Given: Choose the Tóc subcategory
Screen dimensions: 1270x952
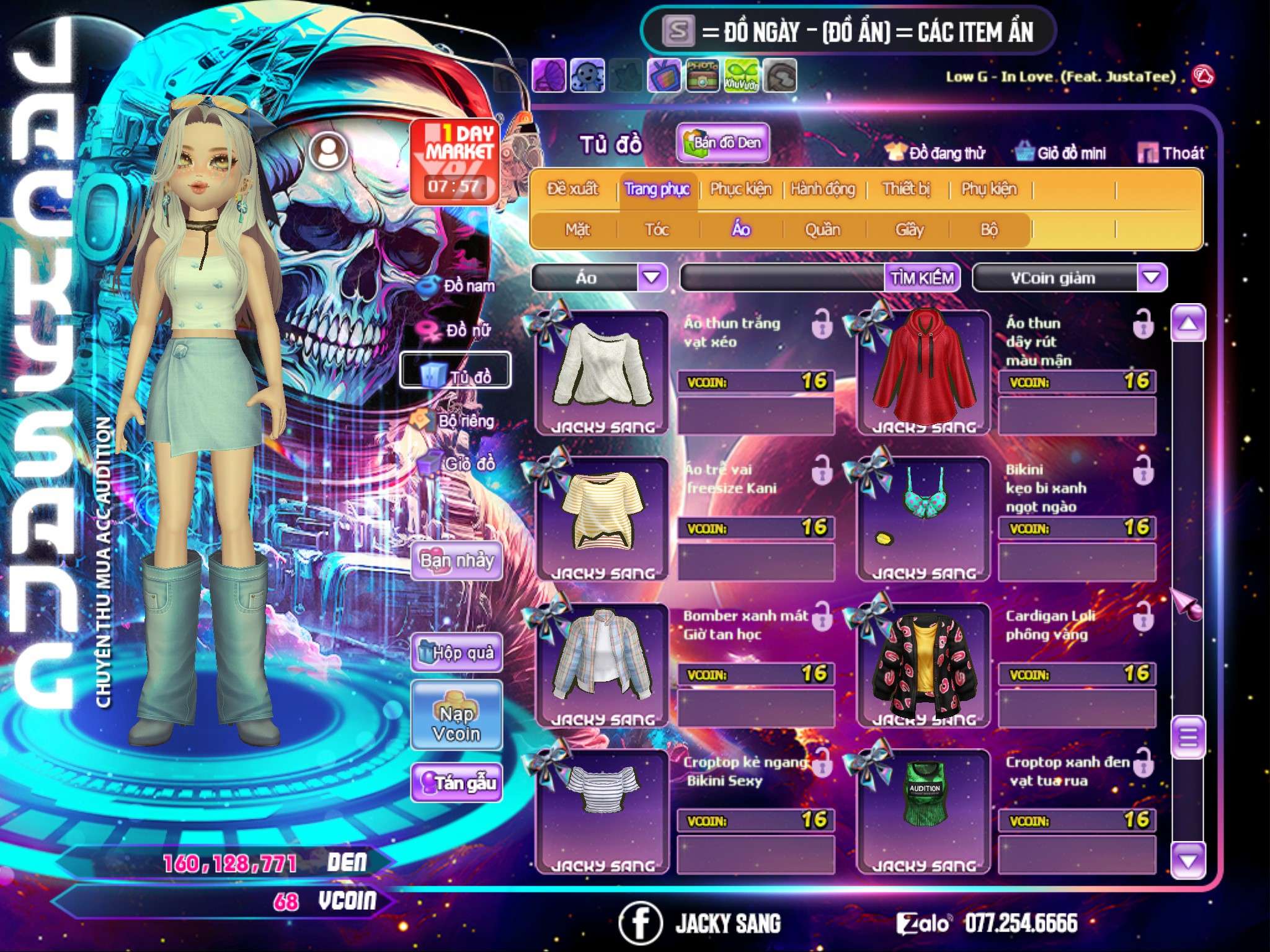Looking at the screenshot, I should click(x=657, y=230).
